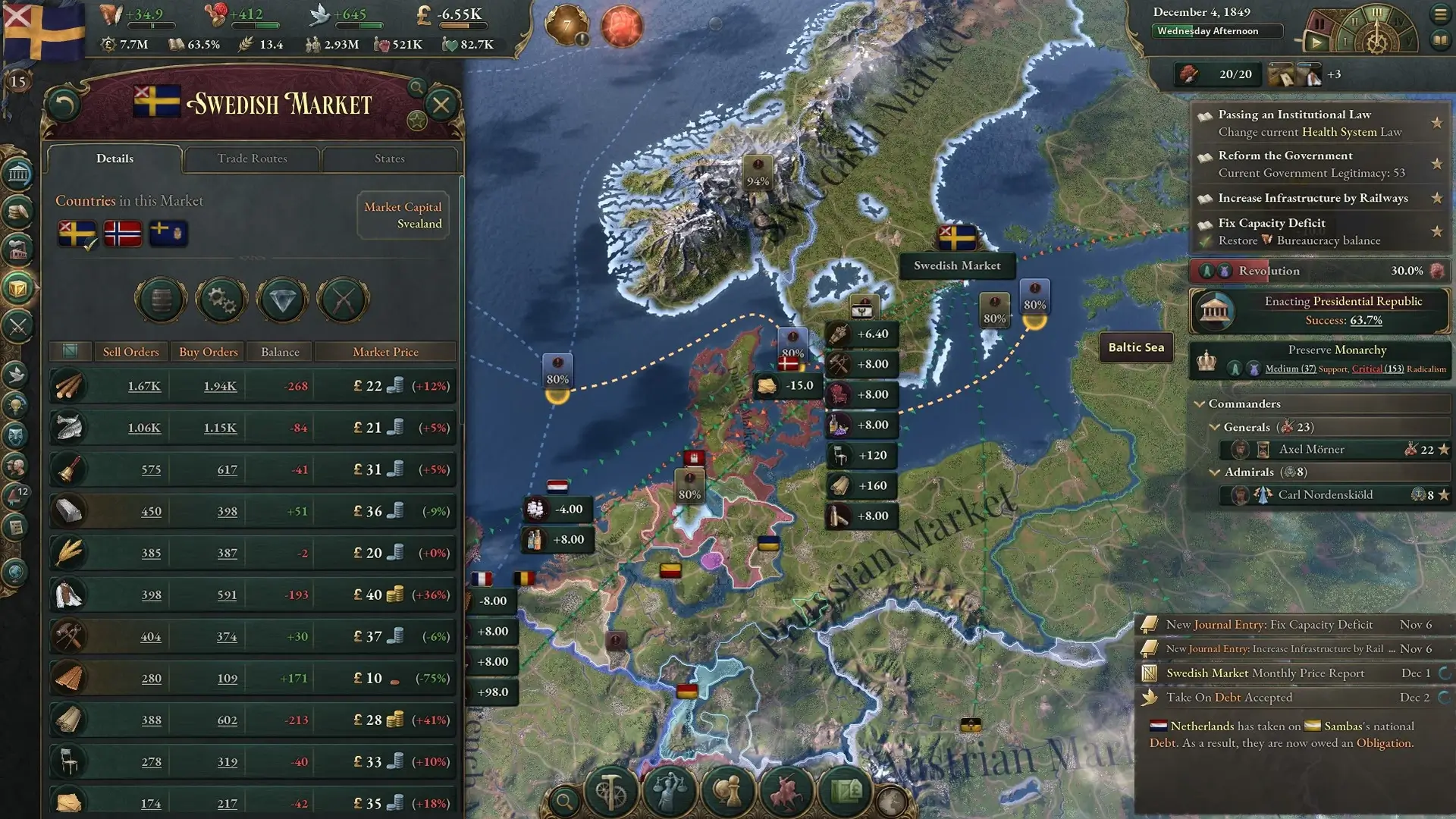Filter goods by the diamond luxury icon
Screen dimensions: 1456x819
click(282, 300)
